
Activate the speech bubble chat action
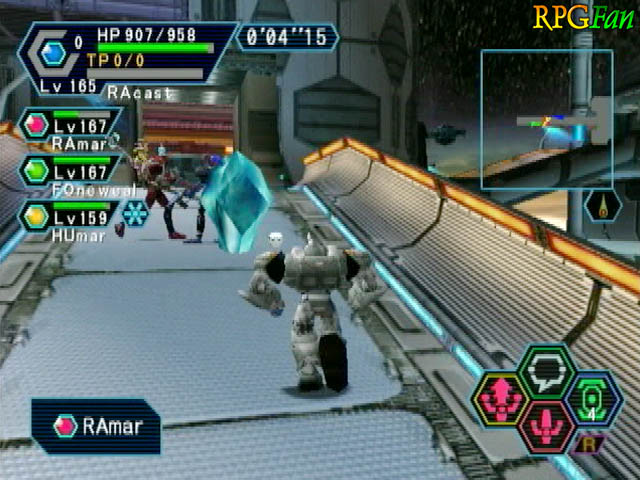click(545, 371)
